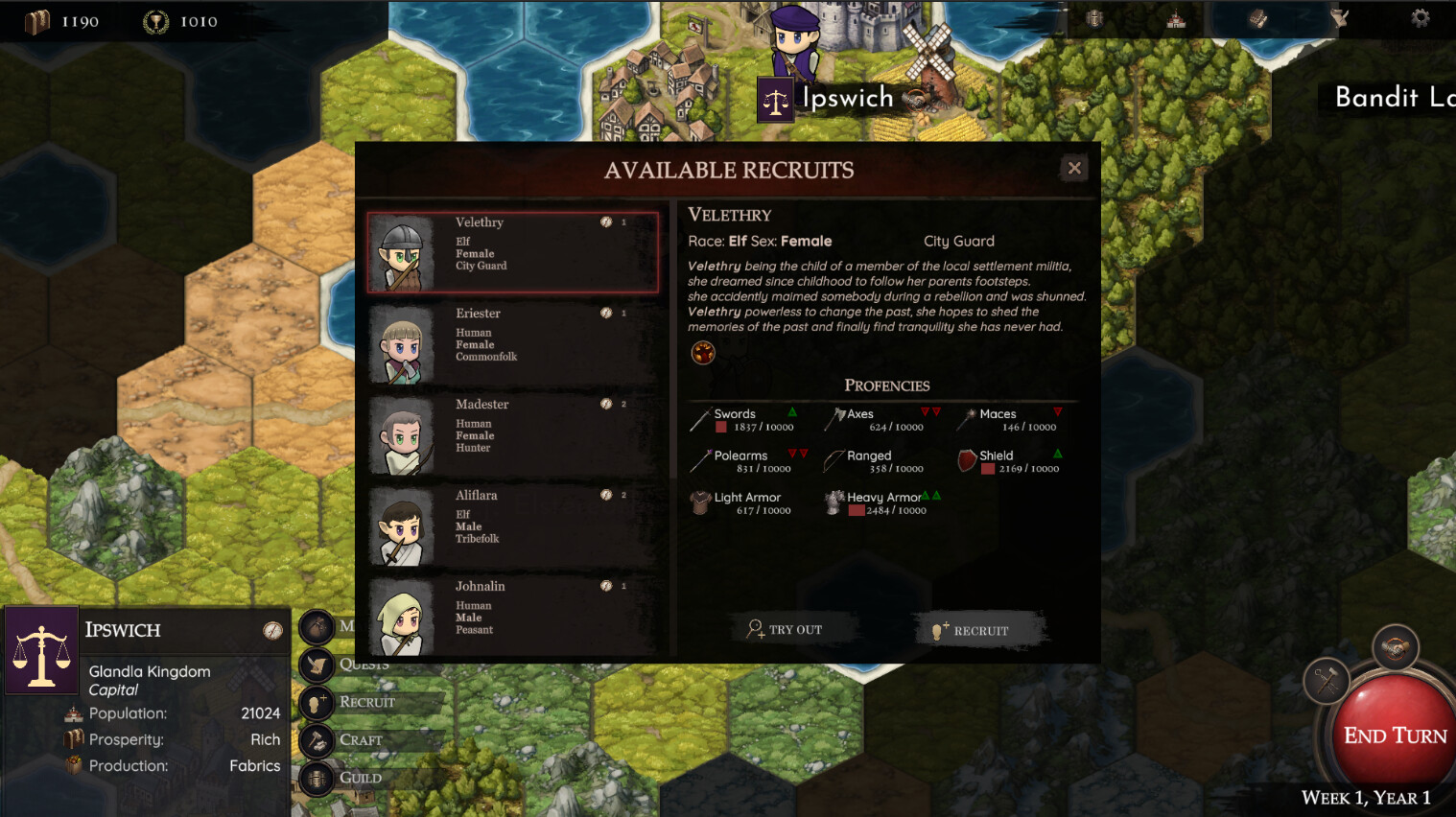The width and height of the screenshot is (1456, 817).
Task: Click the scales emblem above the Ipswich title
Action: 775,99
